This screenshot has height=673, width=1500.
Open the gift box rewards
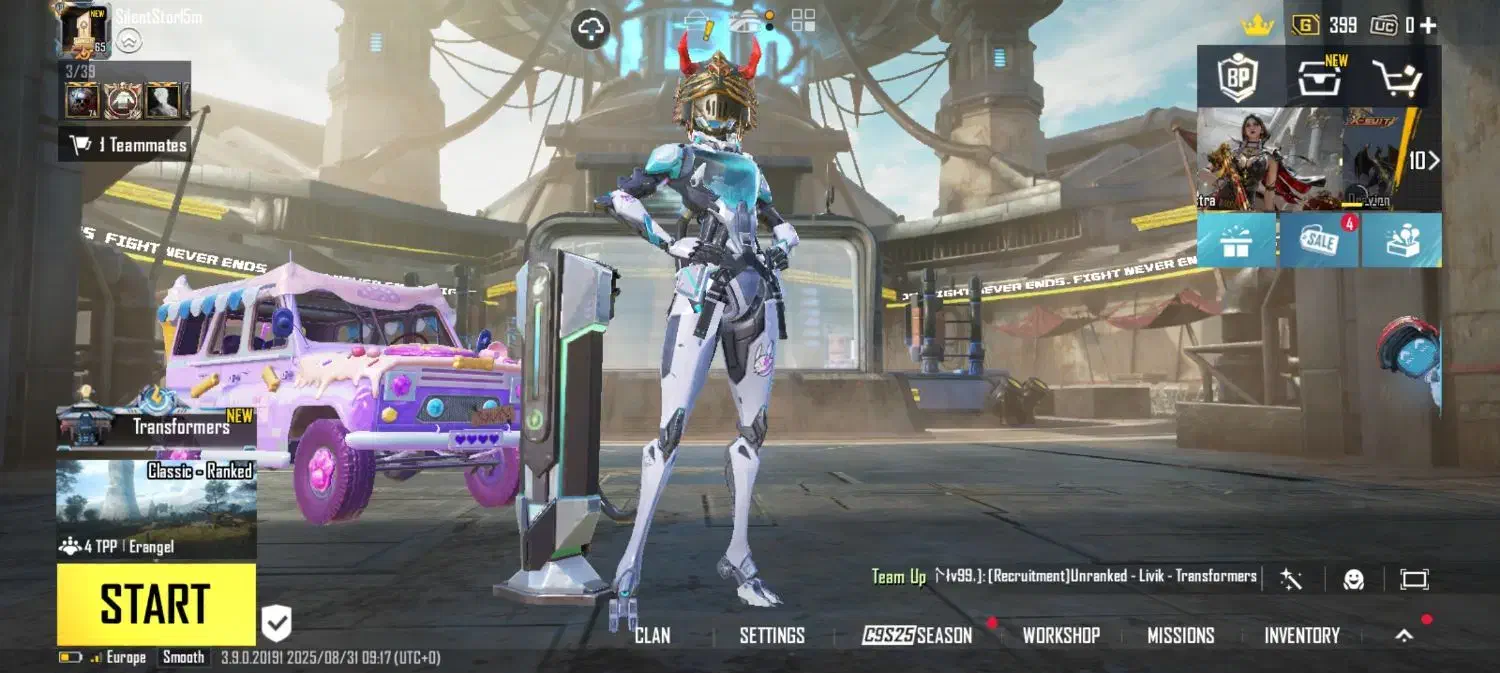coord(1236,240)
